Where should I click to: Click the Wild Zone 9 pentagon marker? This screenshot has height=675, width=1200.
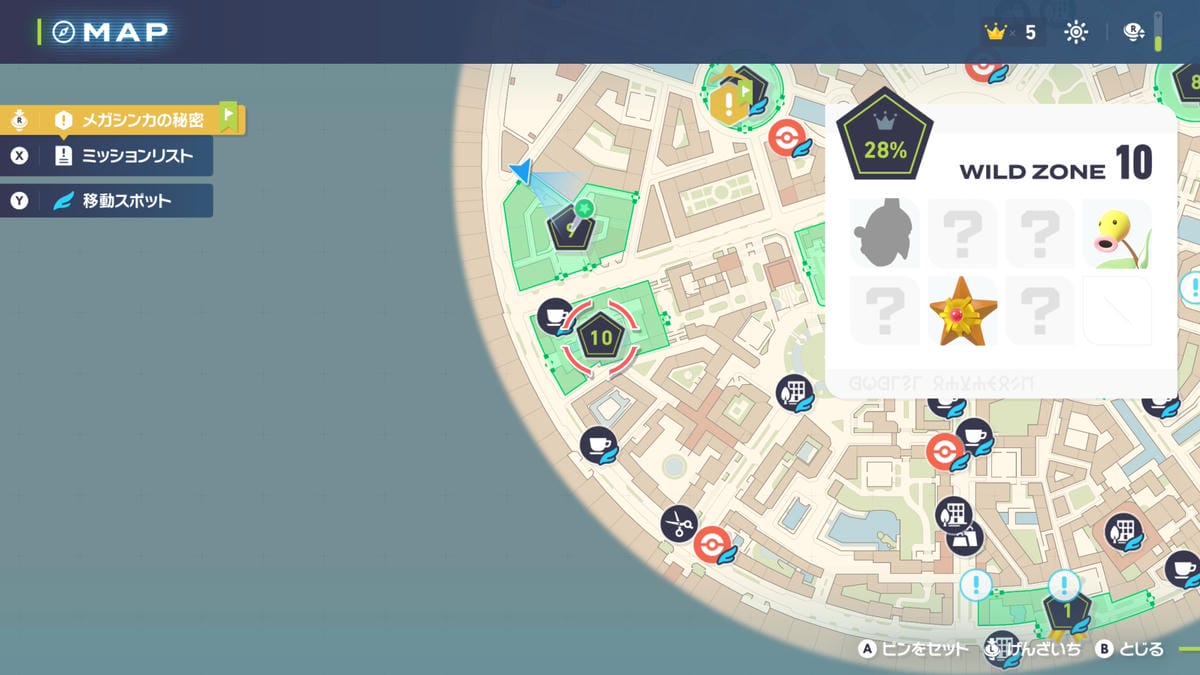571,229
